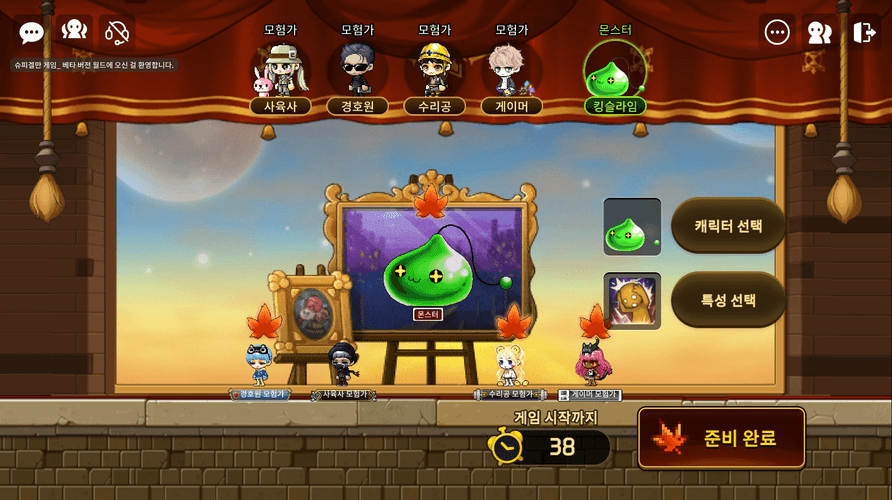
Task: Select the 킹슬라임 monster portrait
Action: point(614,72)
